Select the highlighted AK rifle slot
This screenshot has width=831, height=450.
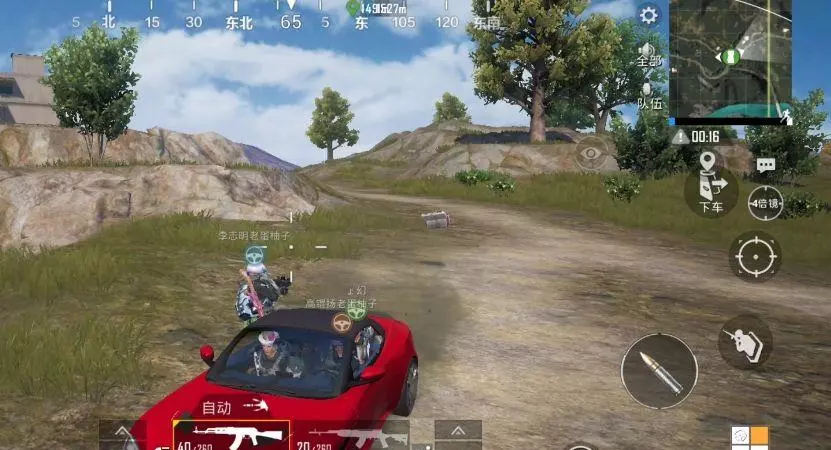231,435
